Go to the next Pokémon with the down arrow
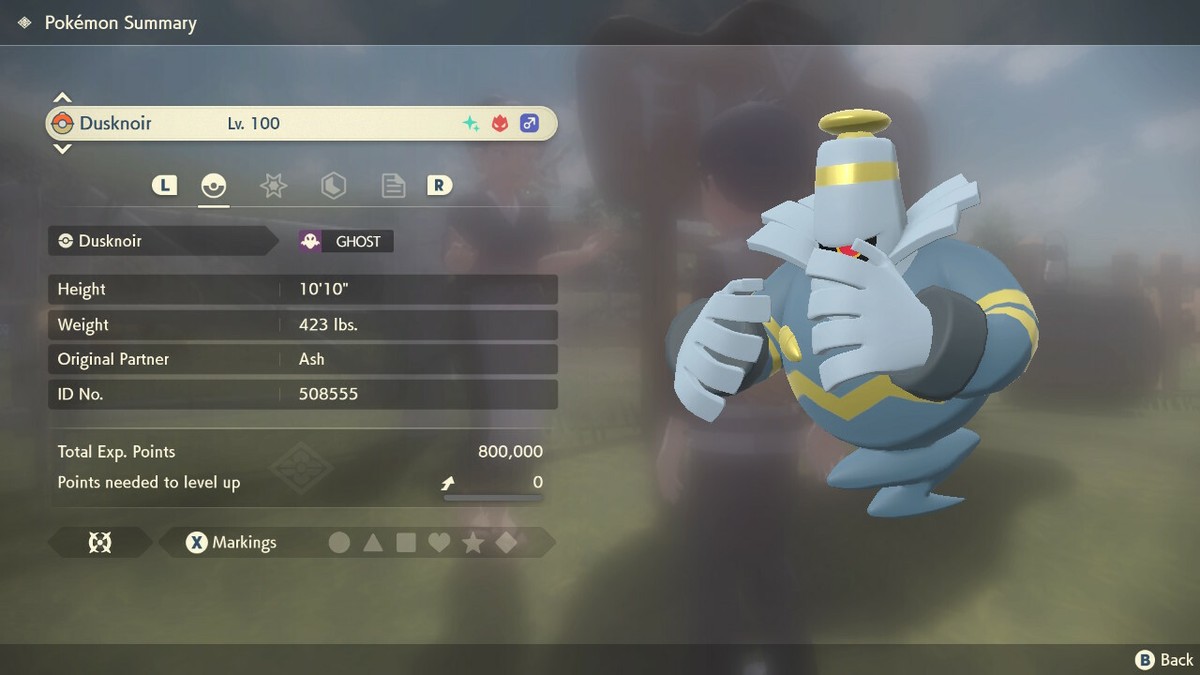This screenshot has height=675, width=1200. click(62, 149)
